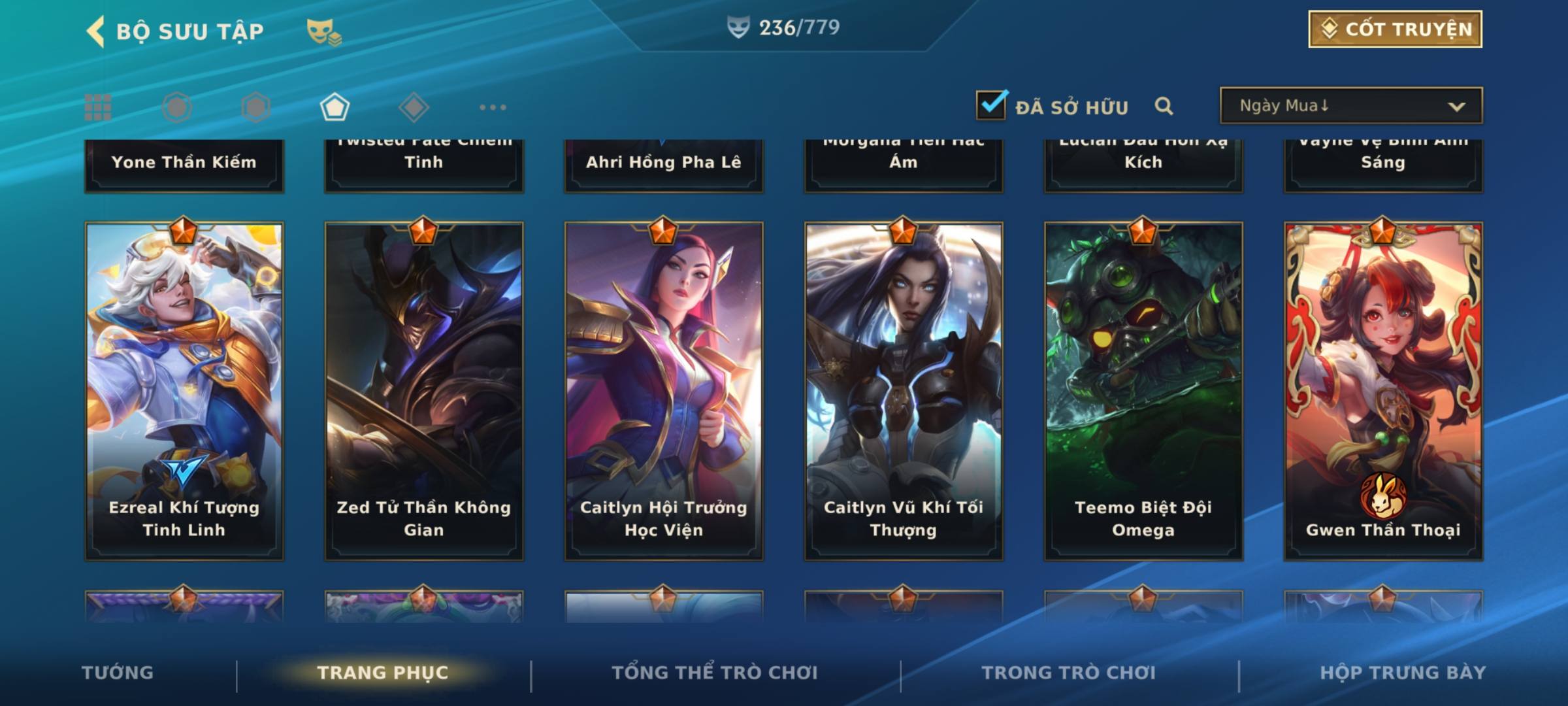Open the skin search magnifier

pyautogui.click(x=1164, y=106)
